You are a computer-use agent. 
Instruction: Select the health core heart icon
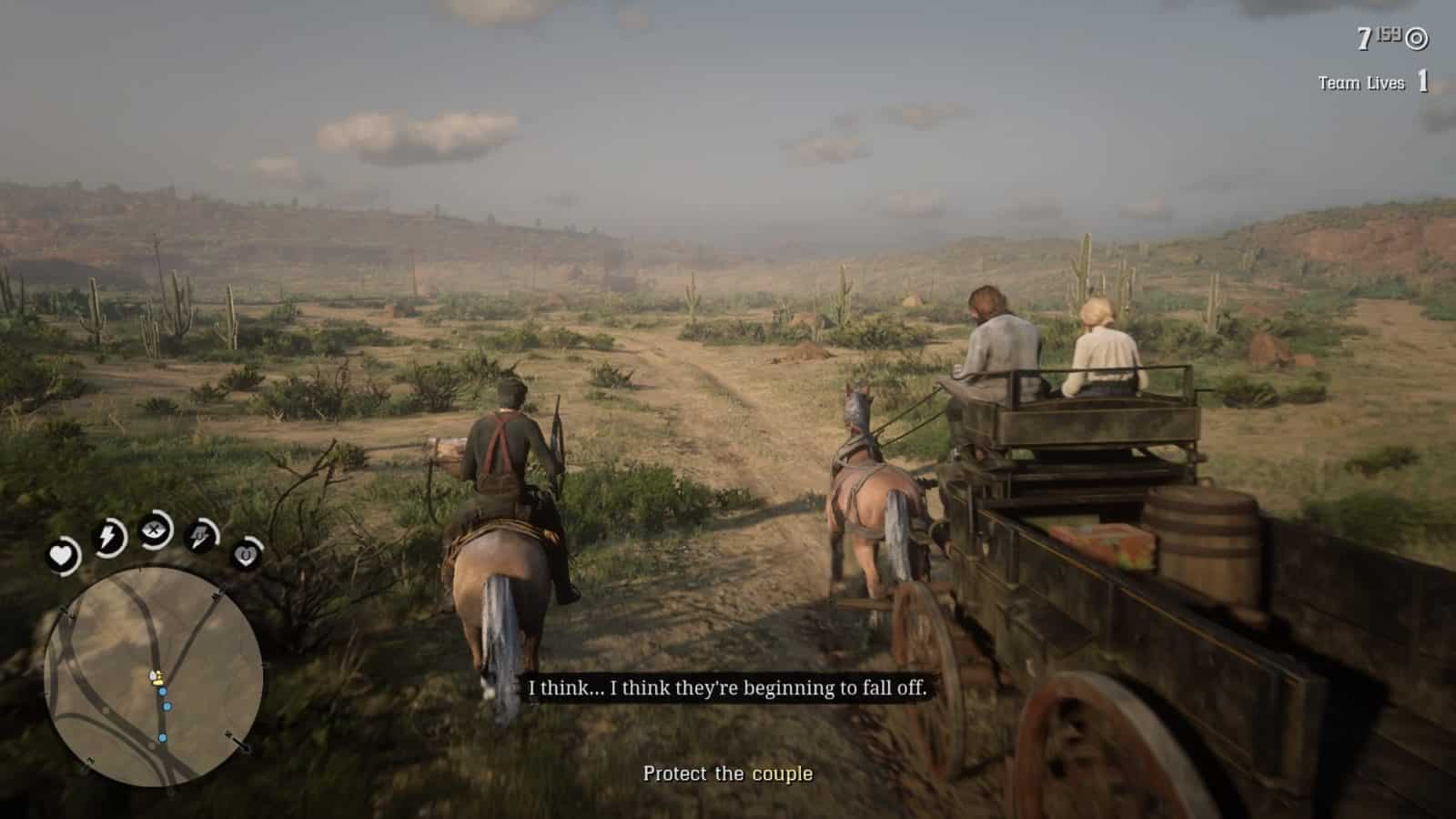click(62, 555)
